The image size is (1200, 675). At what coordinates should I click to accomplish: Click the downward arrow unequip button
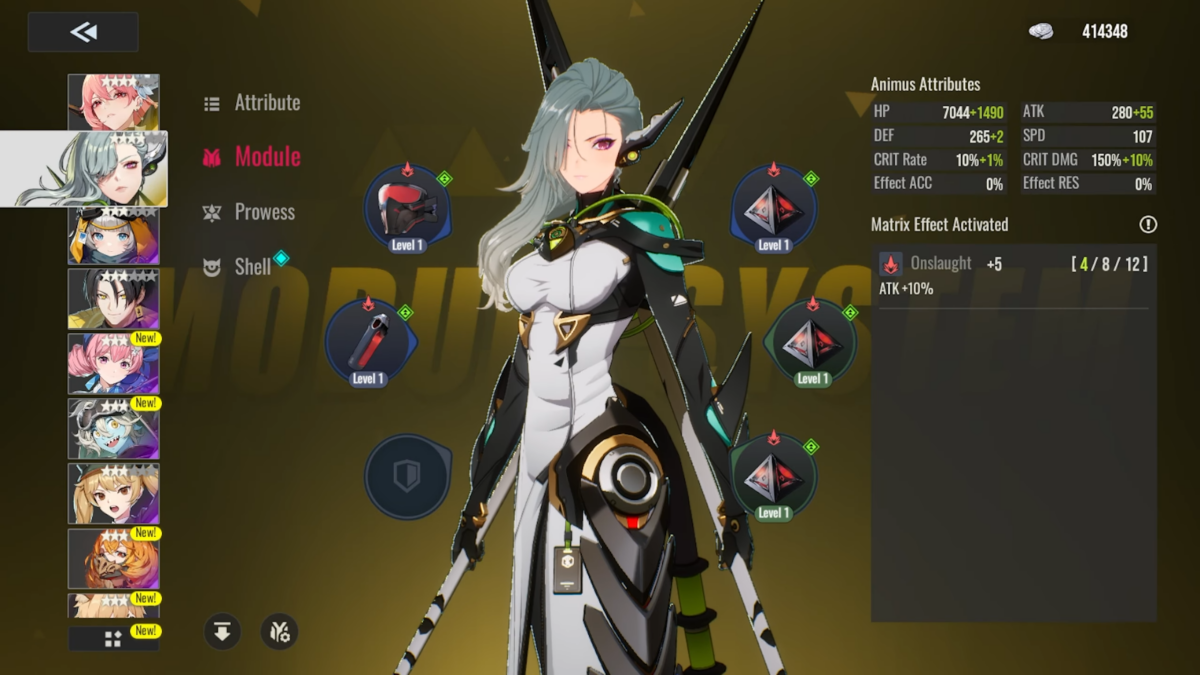pyautogui.click(x=223, y=631)
